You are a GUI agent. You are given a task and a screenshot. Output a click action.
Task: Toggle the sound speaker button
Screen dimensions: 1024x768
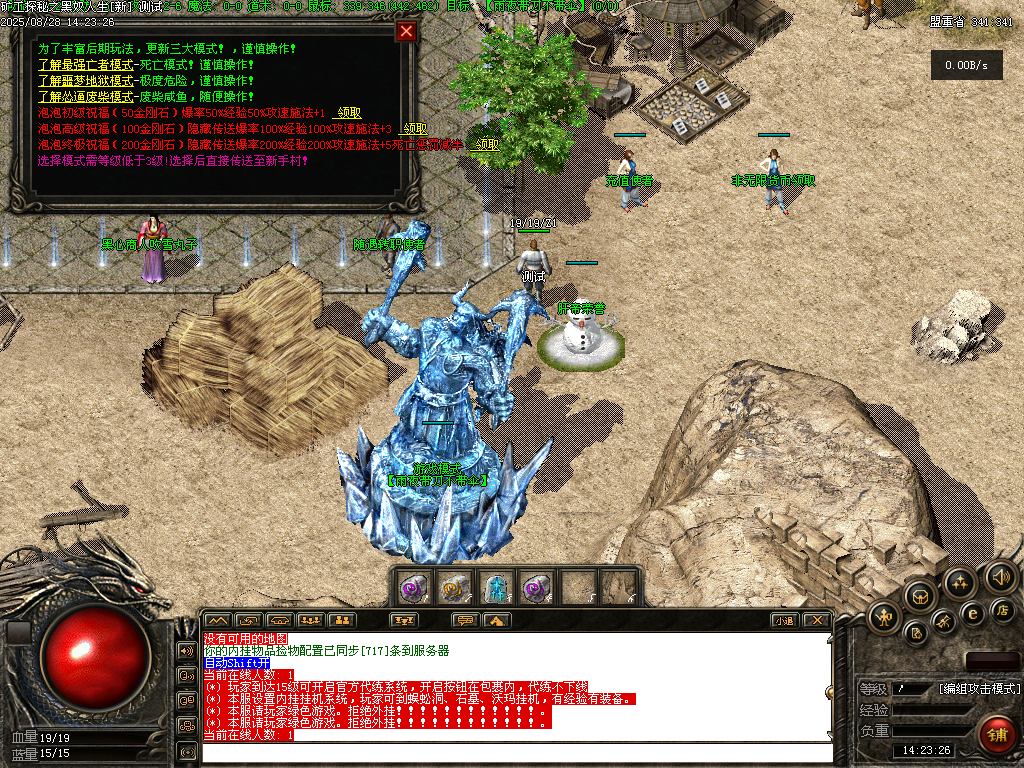point(999,576)
